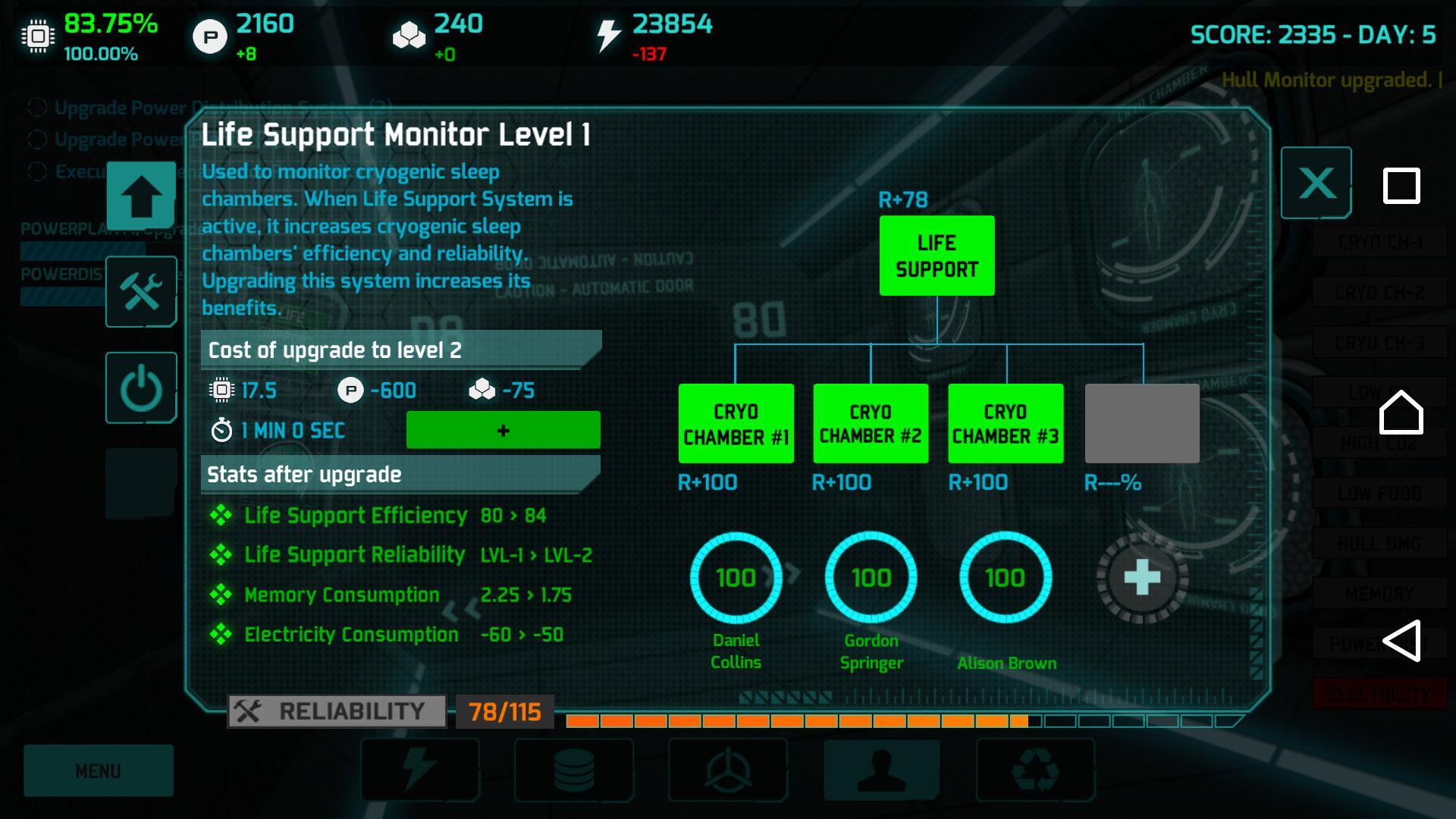The image size is (1456, 819).
Task: Close the Life Support Monitor panel
Action: coord(1316,183)
